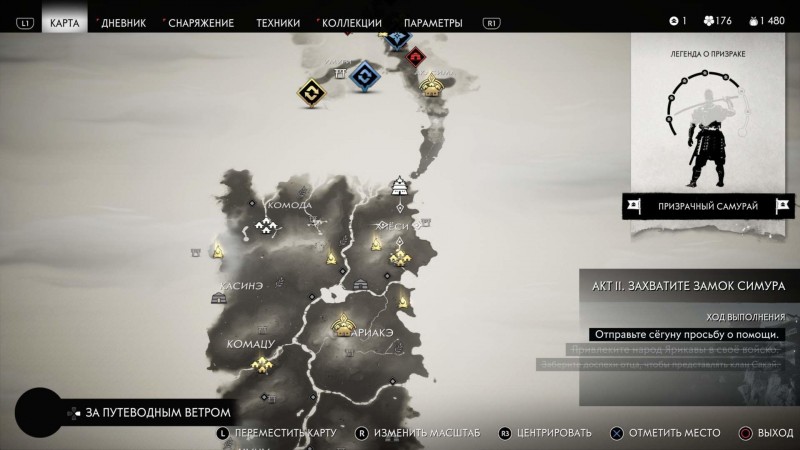Screen dimensions: 800x450
Task: Open the Параметры tab
Action: [x=433, y=22]
